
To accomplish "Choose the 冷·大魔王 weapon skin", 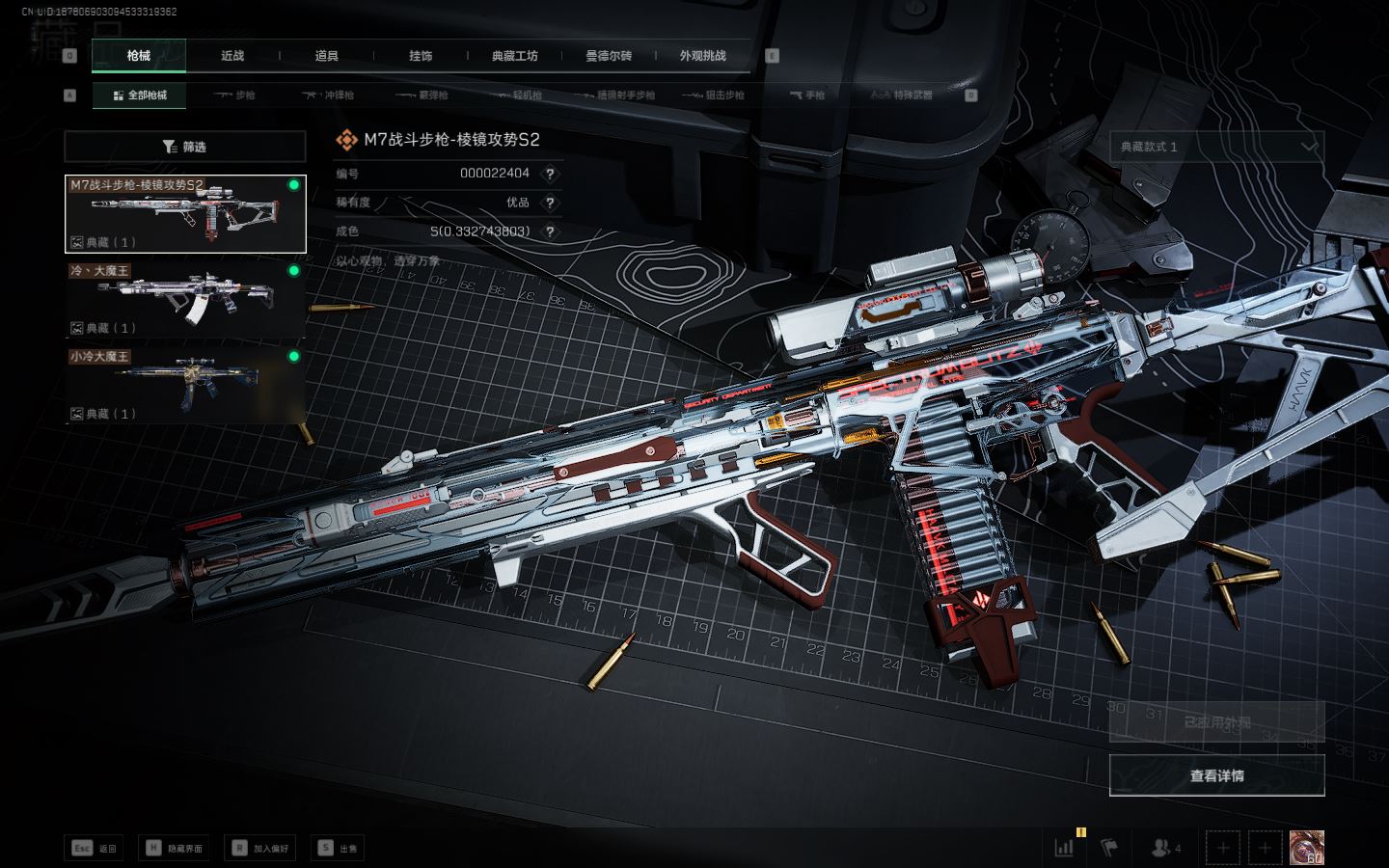I will tap(185, 299).
